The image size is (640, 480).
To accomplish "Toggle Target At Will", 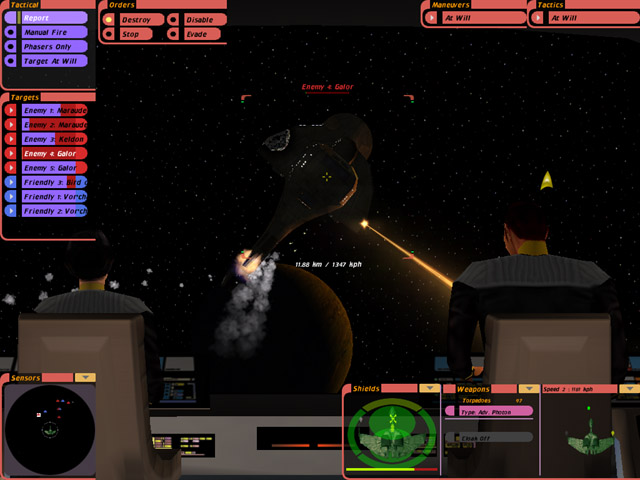I will (48, 60).
